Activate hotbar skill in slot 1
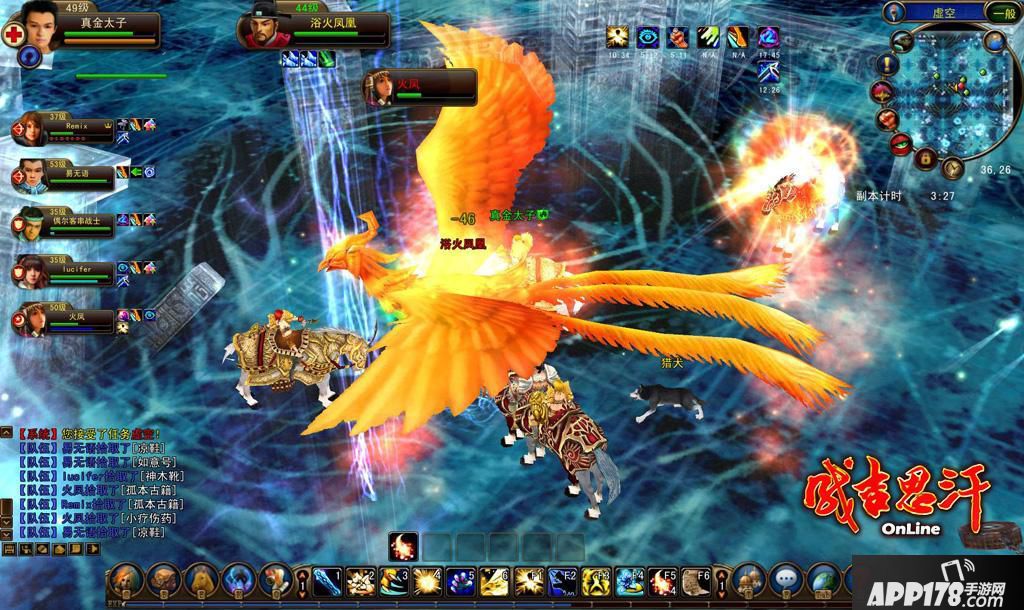 (x=327, y=580)
